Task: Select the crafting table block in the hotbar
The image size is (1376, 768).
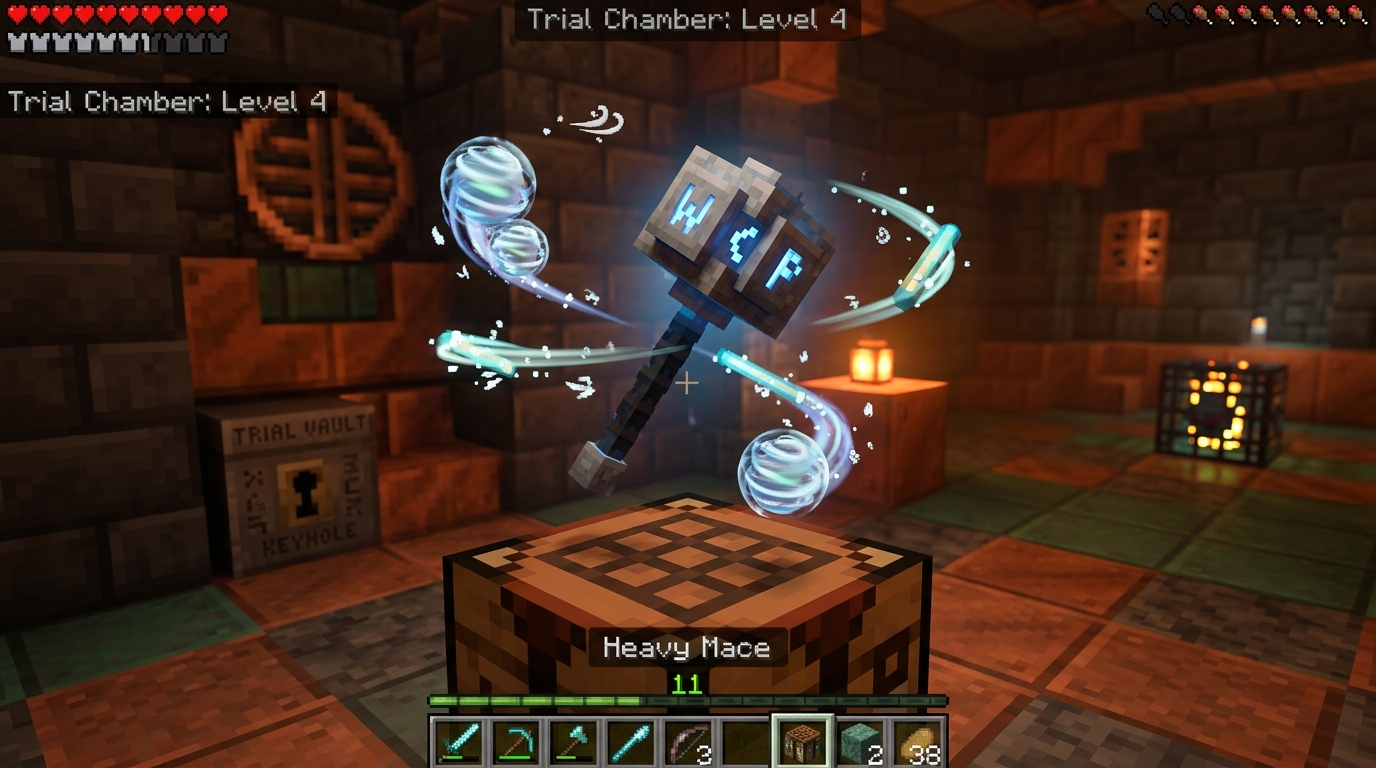Action: coord(799,740)
